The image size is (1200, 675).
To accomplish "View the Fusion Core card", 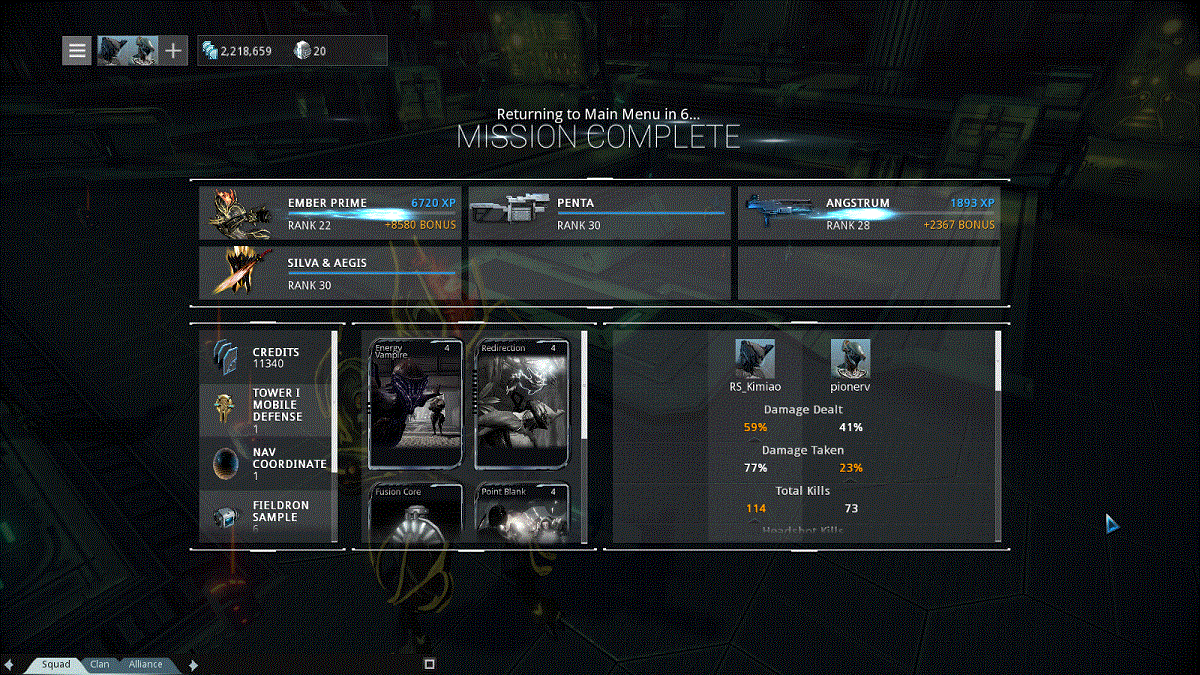I will click(x=416, y=513).
